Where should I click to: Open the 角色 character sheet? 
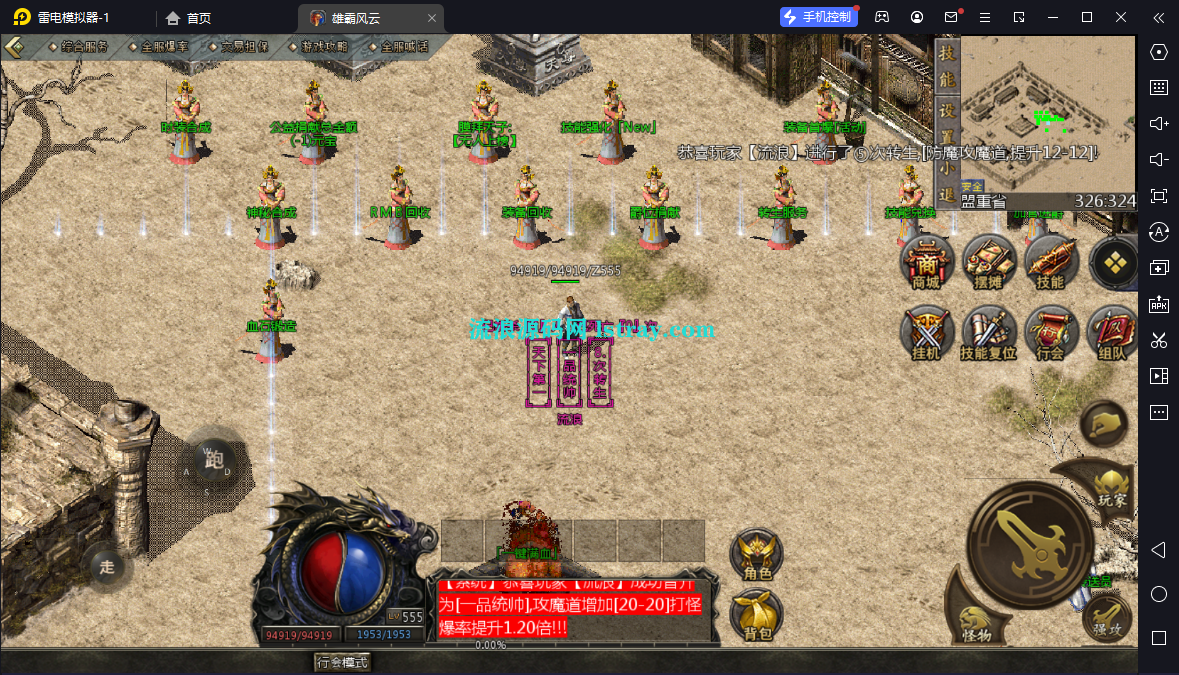pos(757,555)
